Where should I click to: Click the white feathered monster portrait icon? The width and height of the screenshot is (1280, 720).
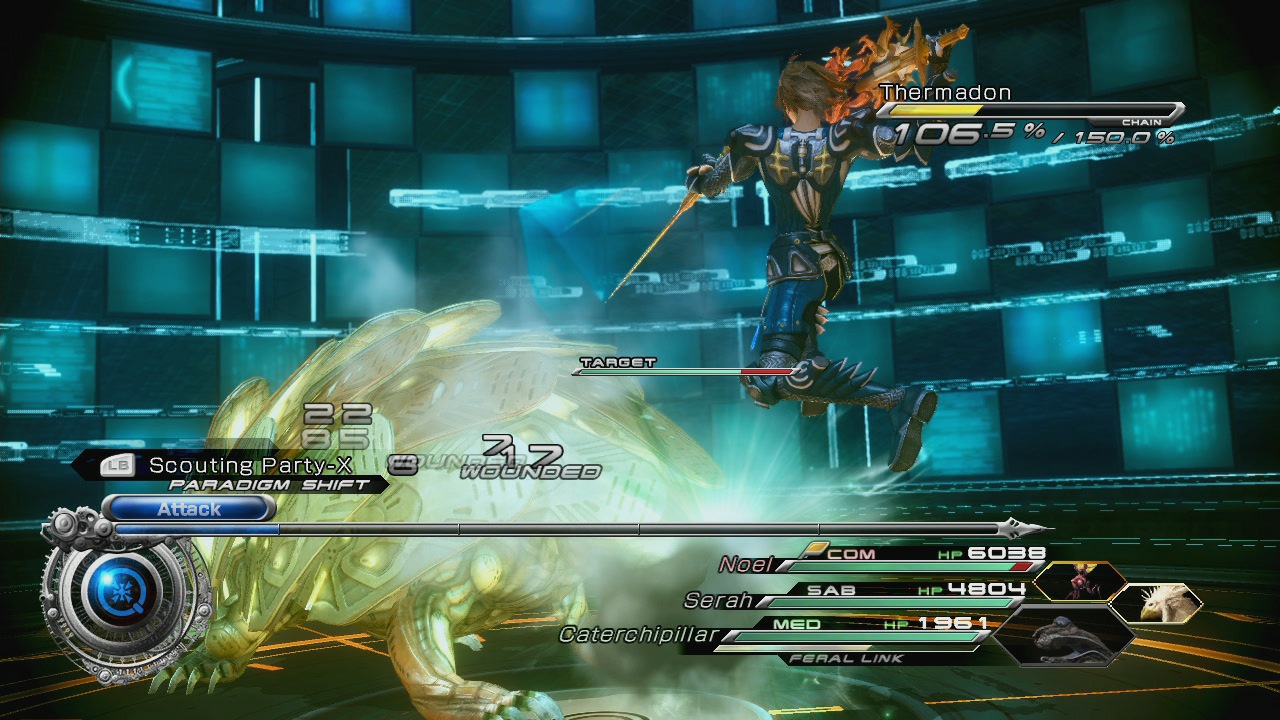1157,603
